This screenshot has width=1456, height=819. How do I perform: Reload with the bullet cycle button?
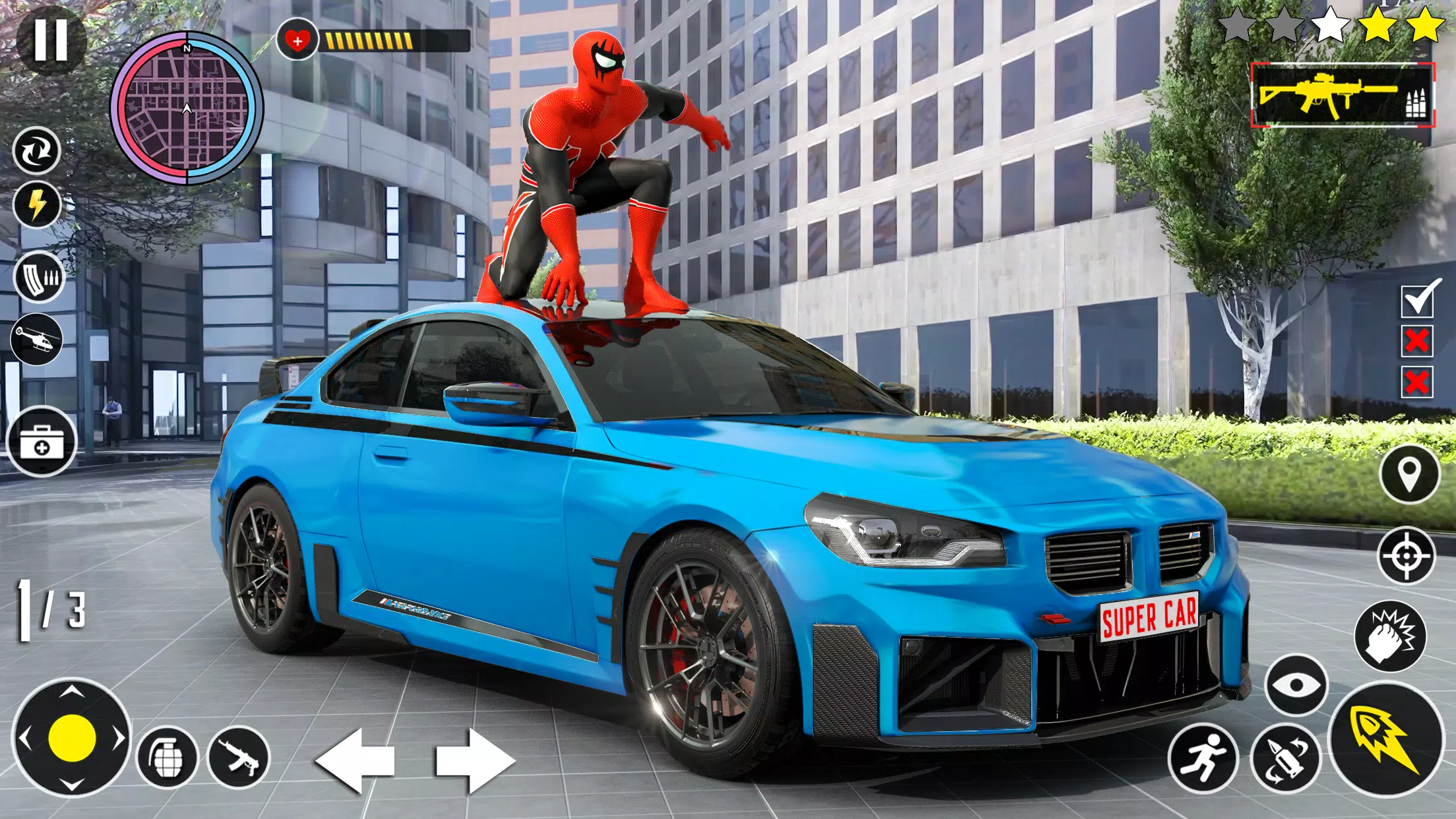(x=1285, y=758)
